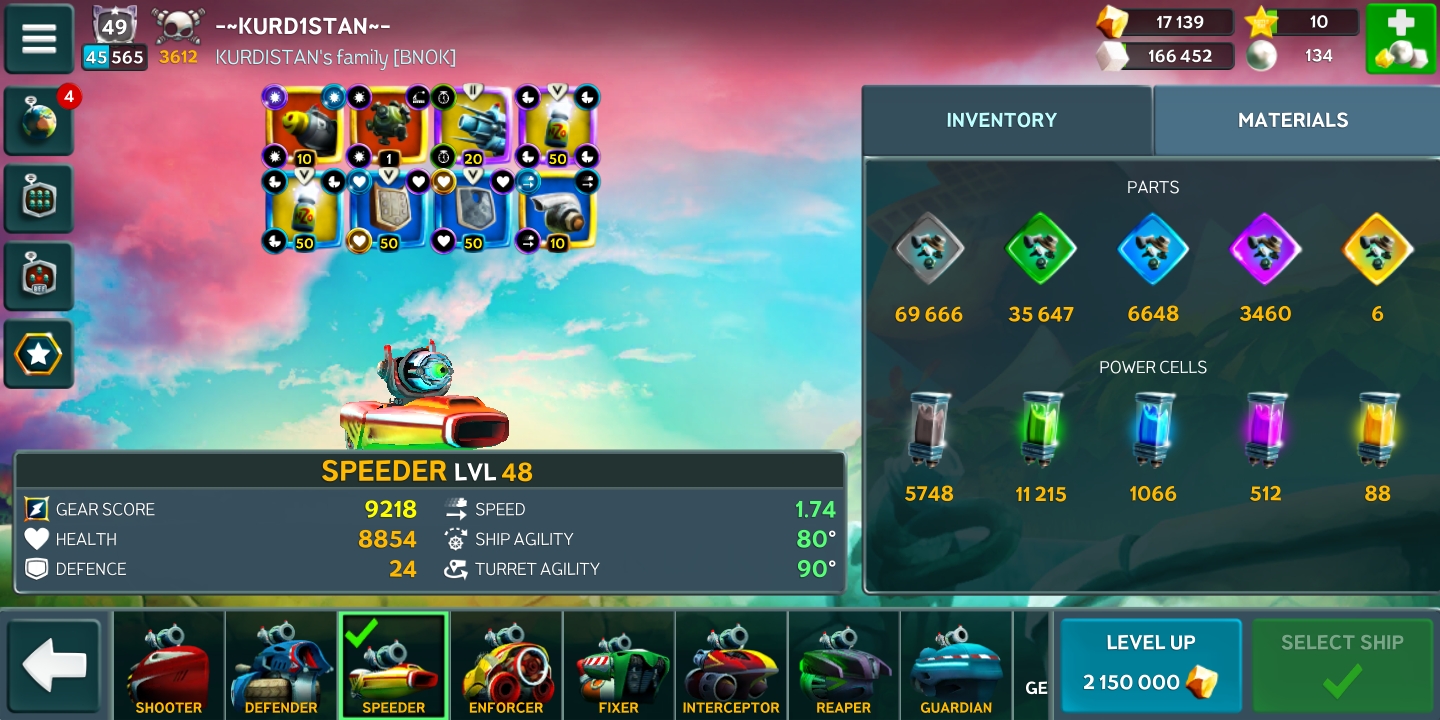The width and height of the screenshot is (1440, 720).
Task: Tap the gold legendary power cell
Action: (1377, 429)
